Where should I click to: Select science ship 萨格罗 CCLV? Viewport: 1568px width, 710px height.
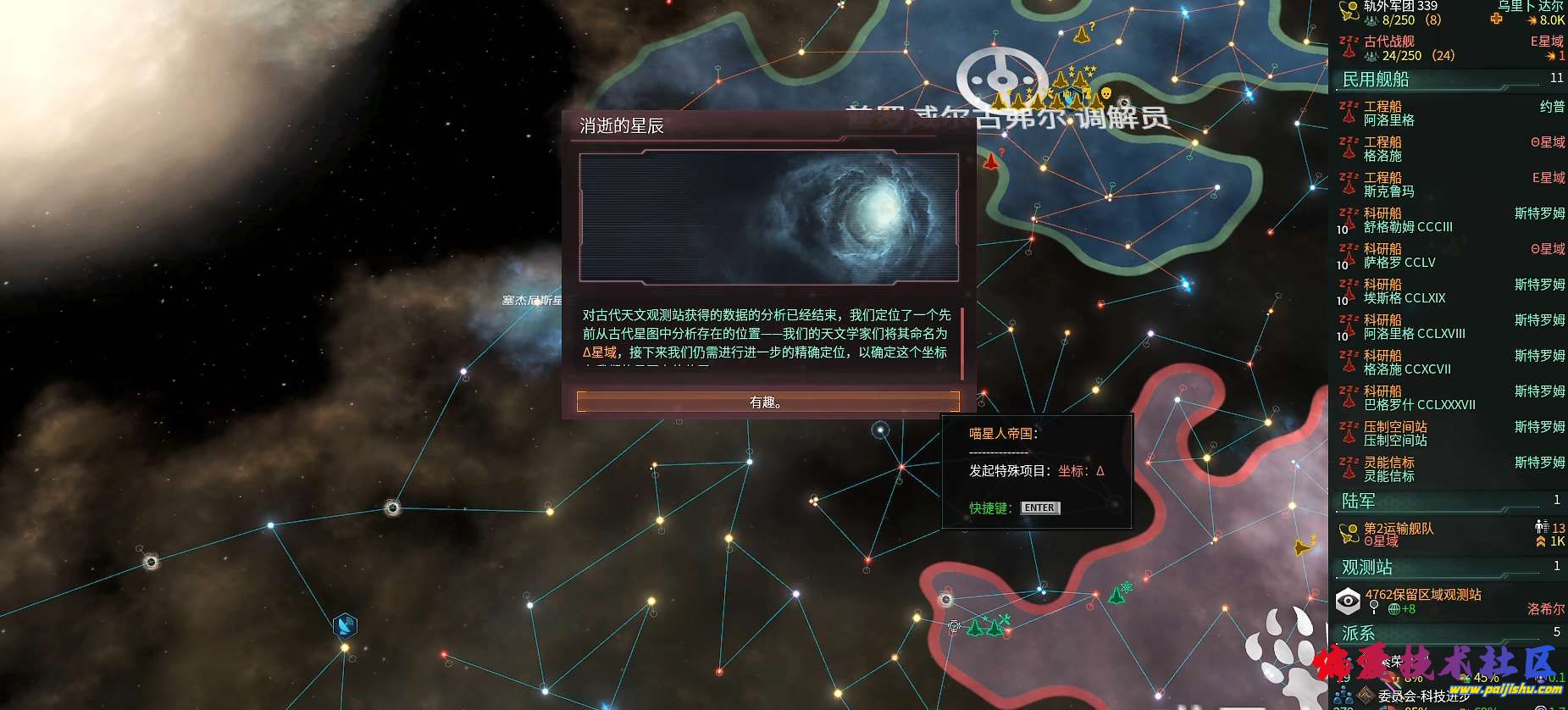(x=1449, y=256)
